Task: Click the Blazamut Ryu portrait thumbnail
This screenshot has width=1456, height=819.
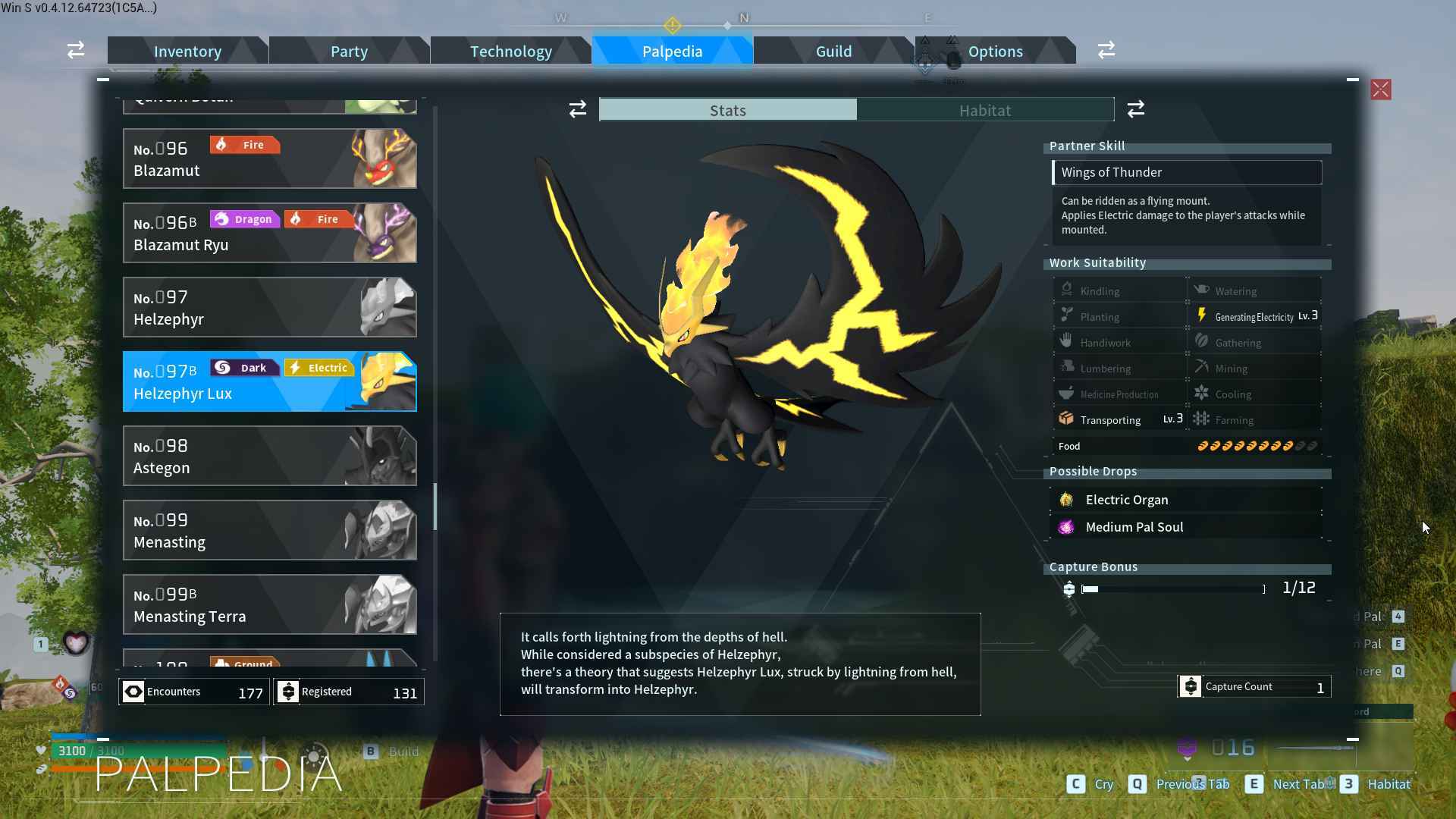Action: [387, 233]
